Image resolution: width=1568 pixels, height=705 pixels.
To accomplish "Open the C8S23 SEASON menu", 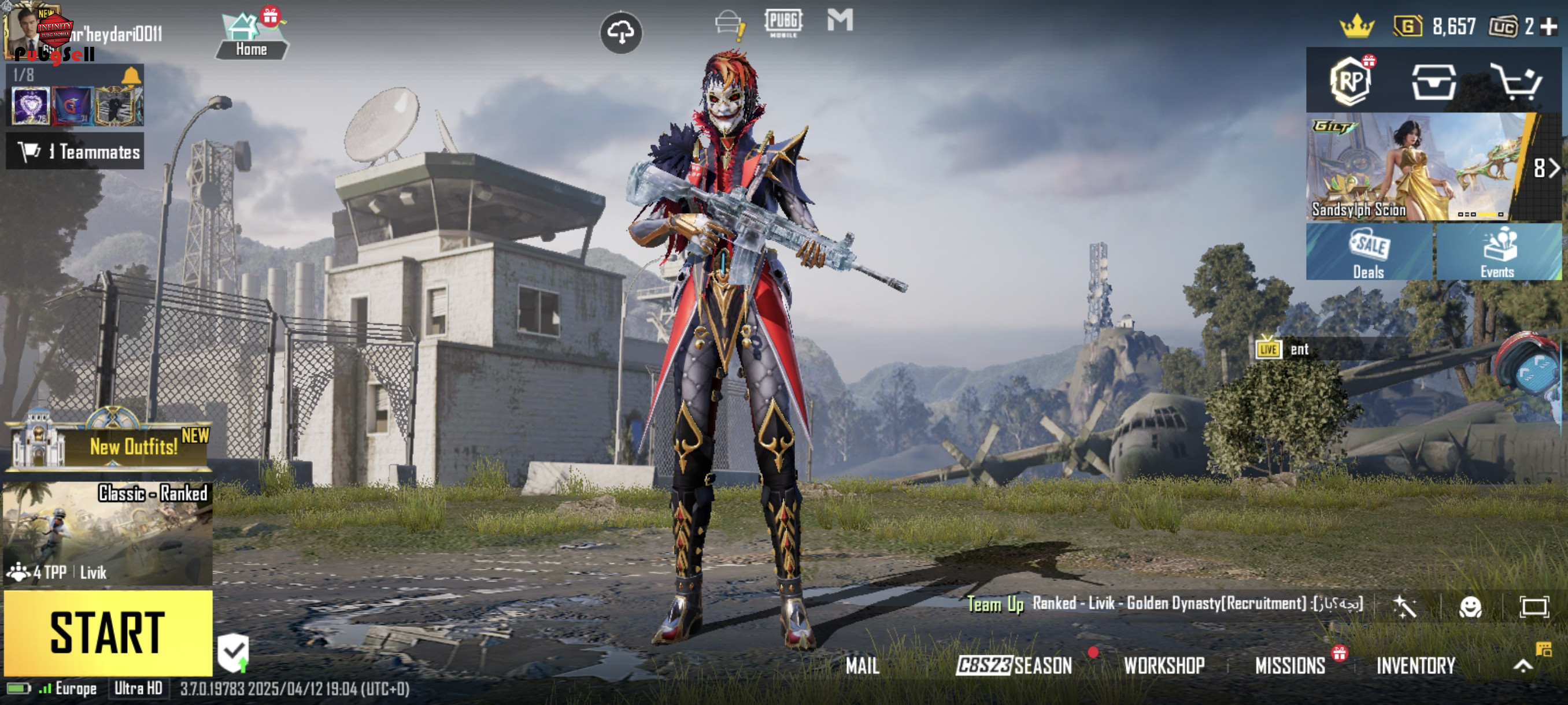I will 1015,666.
